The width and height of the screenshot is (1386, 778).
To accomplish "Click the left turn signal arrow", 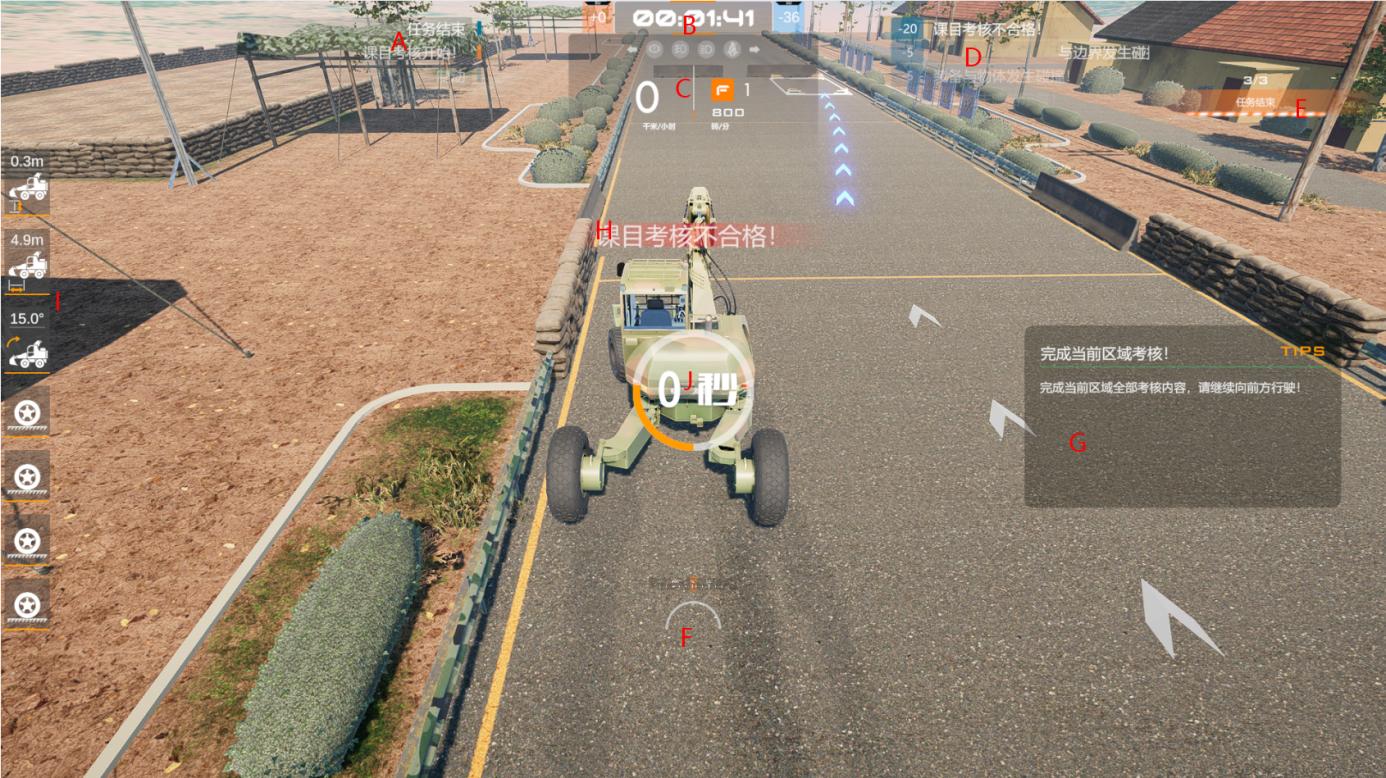I will coord(631,48).
